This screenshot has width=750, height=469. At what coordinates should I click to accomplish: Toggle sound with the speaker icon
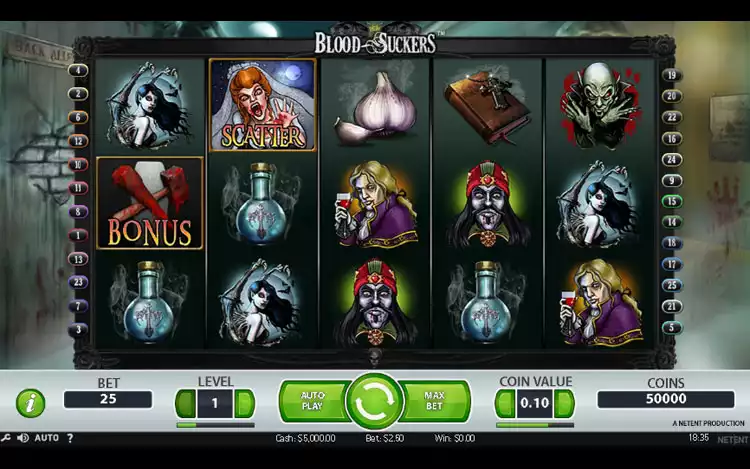click(x=22, y=438)
